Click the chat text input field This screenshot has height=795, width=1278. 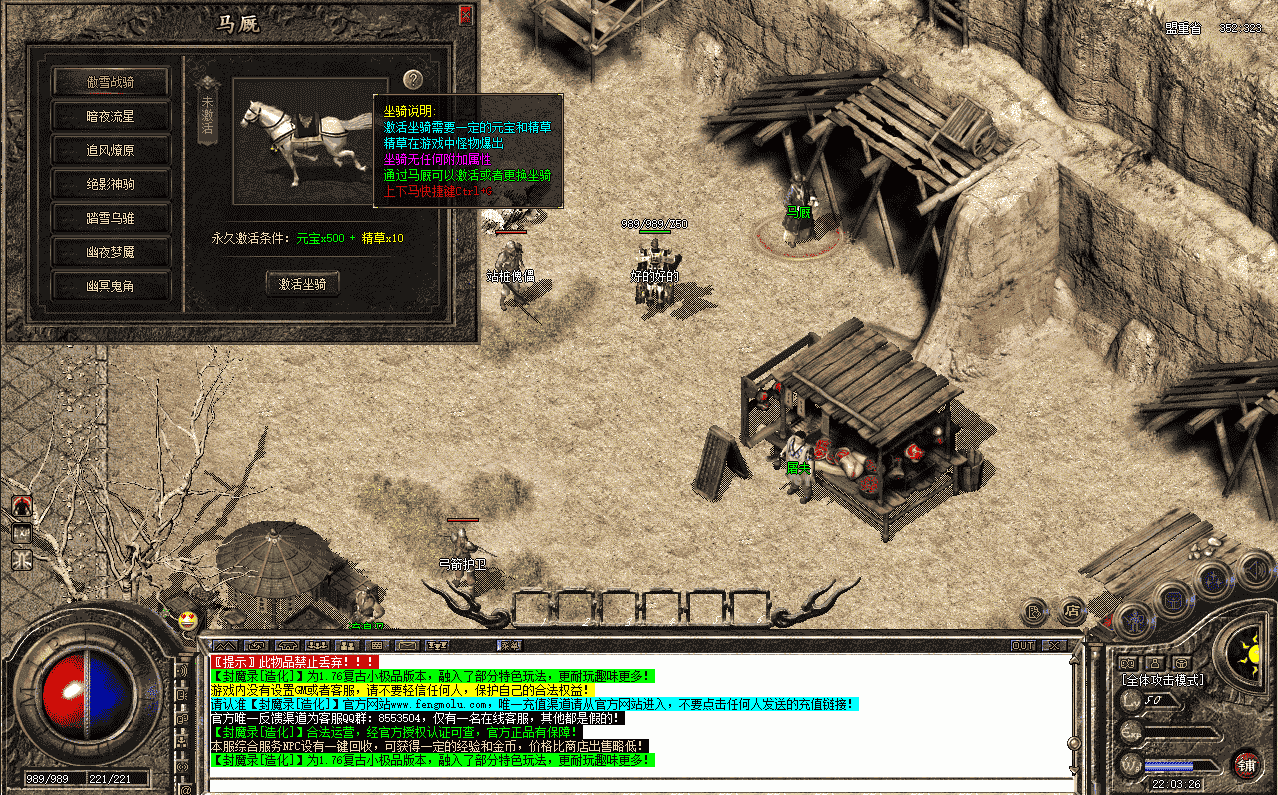(640, 783)
